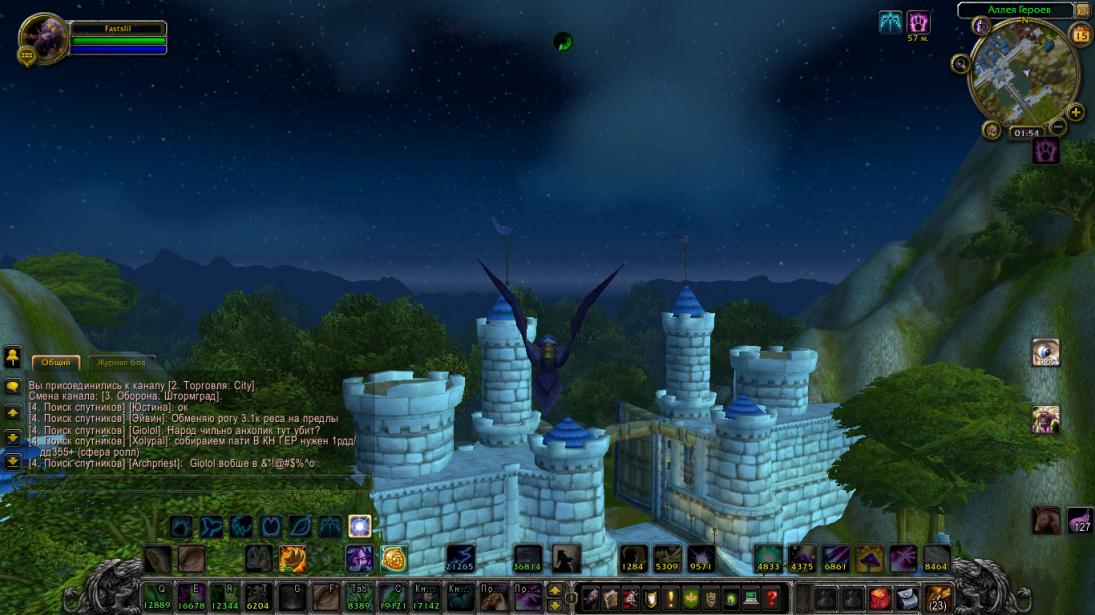1095x615 pixels.
Task: Jump chat to bottom with the lowest arrow button
Action: [13, 462]
